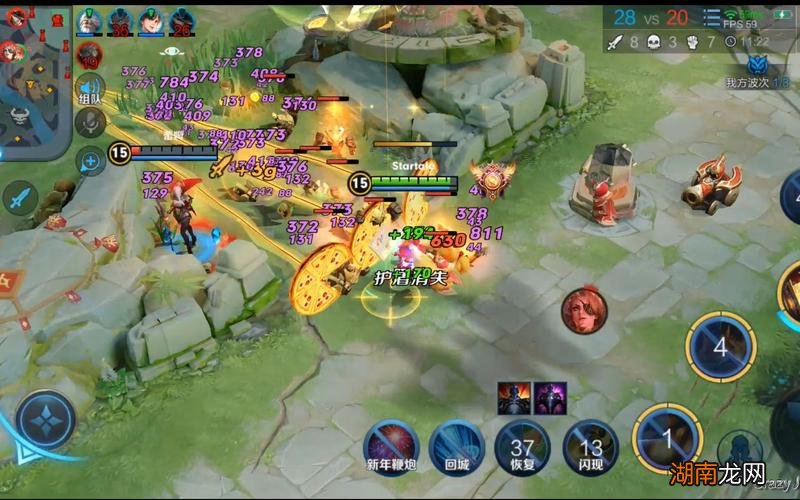Toggle the microphone button
This screenshot has width=800, height=500.
tap(90, 124)
